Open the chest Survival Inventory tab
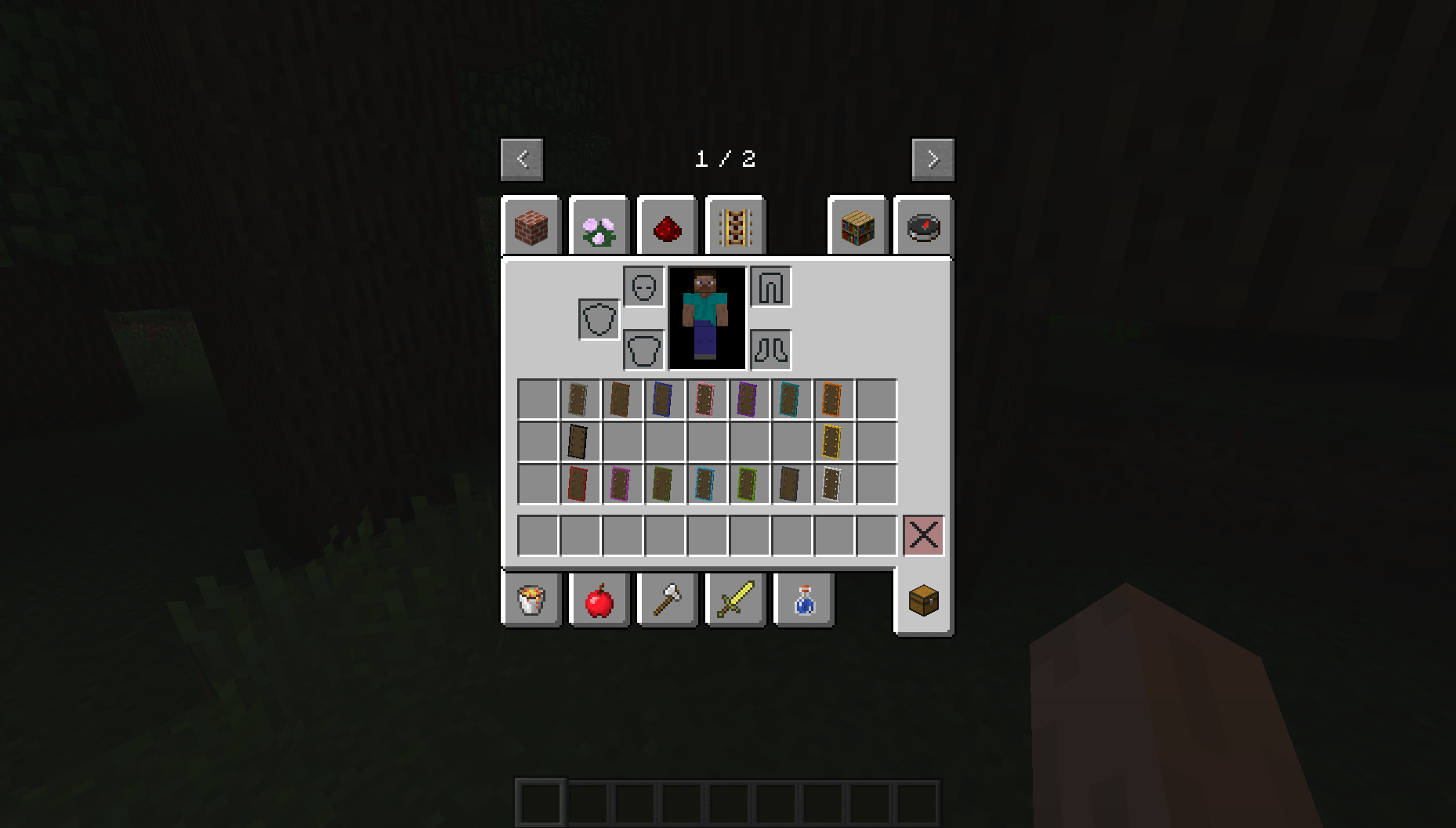 point(923,599)
